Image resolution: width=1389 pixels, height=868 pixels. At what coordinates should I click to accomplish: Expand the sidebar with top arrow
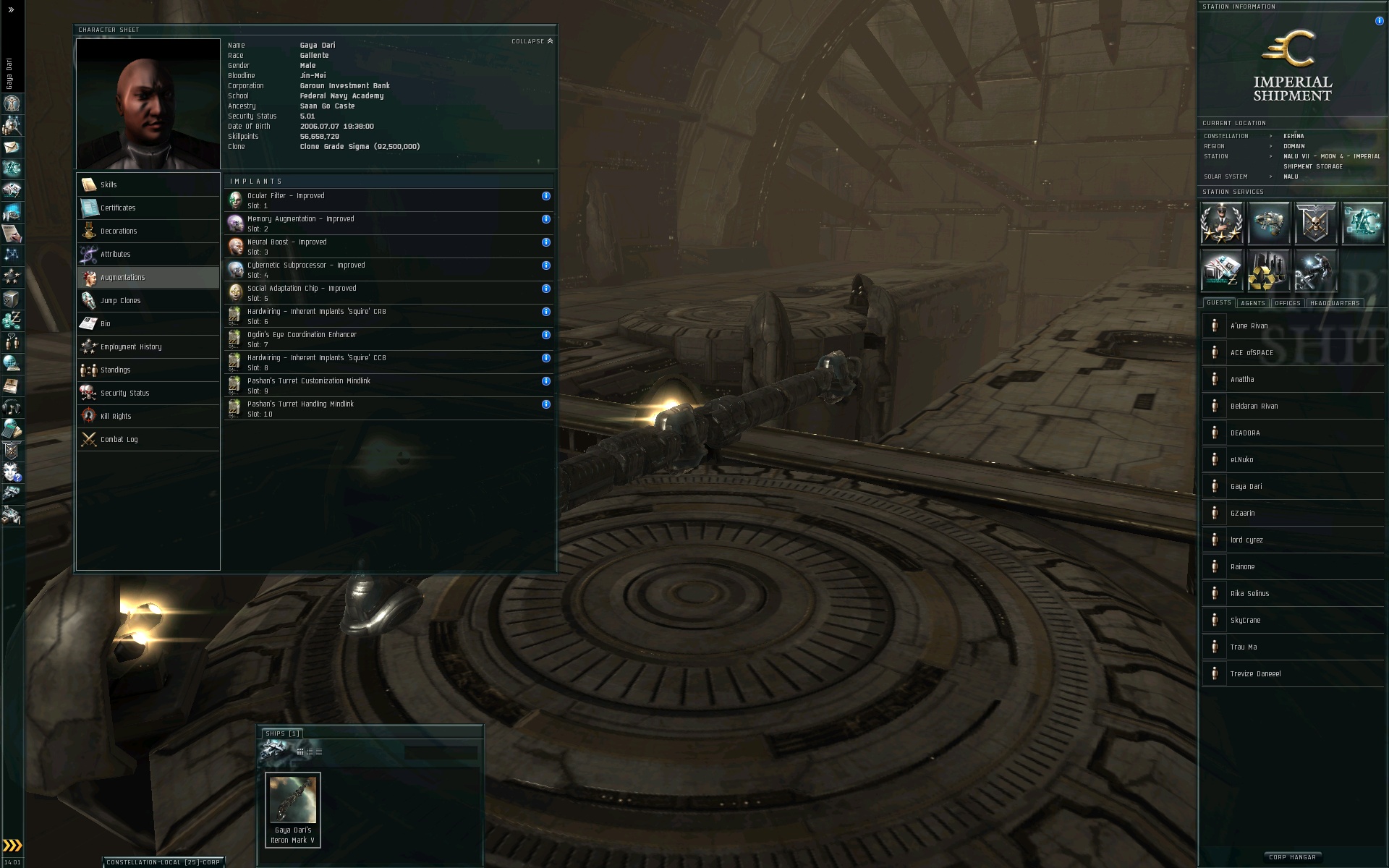[x=11, y=10]
